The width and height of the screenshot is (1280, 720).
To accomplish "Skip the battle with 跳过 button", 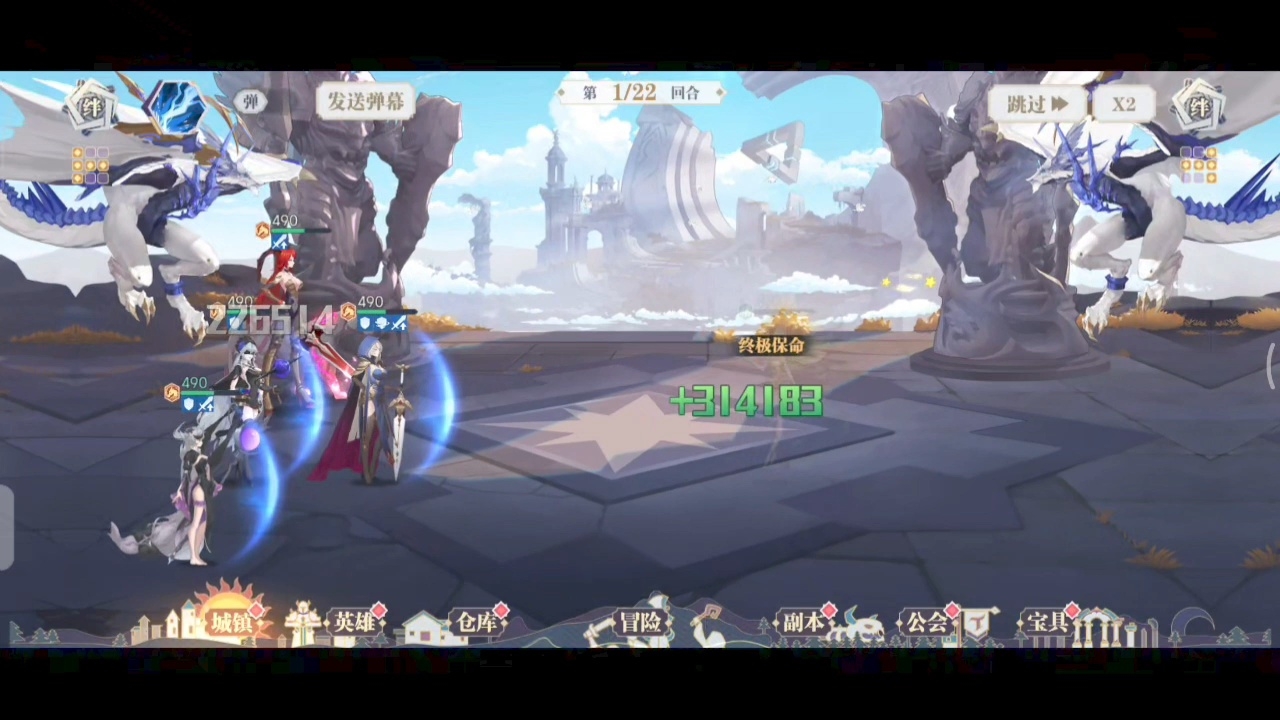I will (x=1037, y=104).
